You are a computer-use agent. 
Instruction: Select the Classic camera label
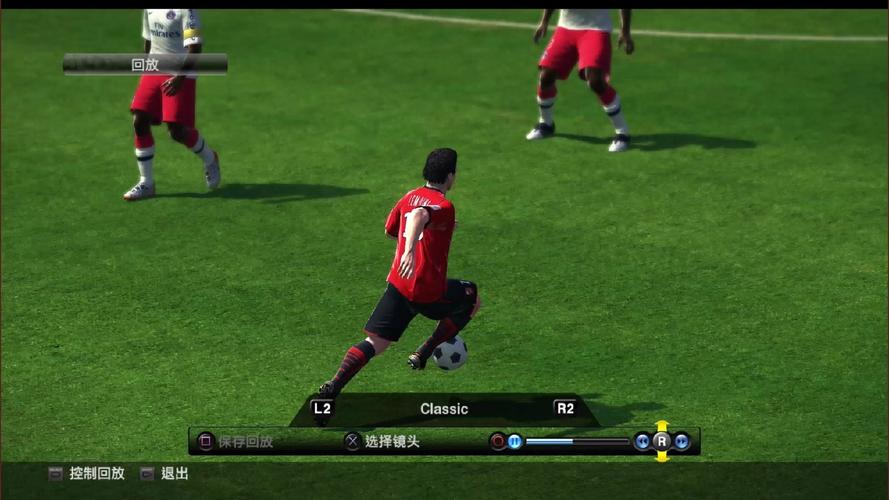pos(444,408)
